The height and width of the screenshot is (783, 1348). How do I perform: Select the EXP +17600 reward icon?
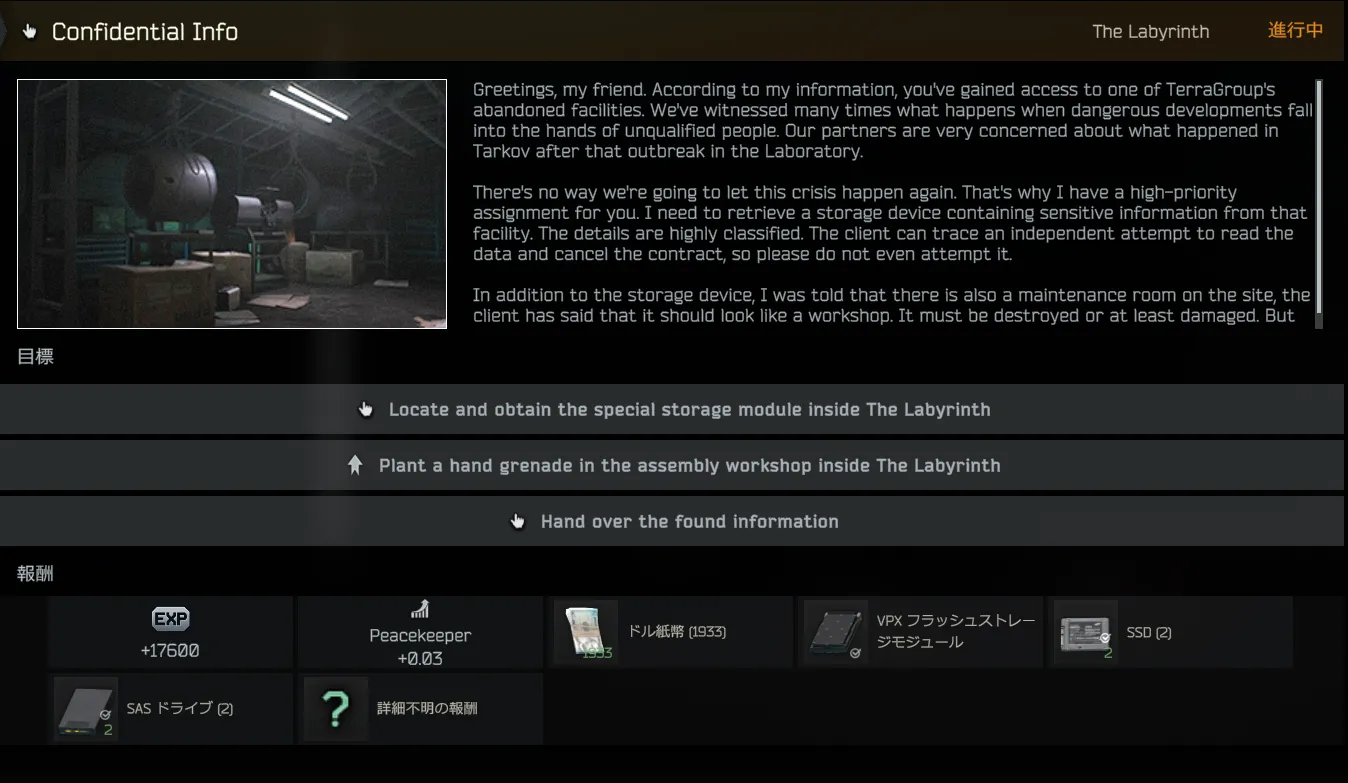tap(170, 619)
